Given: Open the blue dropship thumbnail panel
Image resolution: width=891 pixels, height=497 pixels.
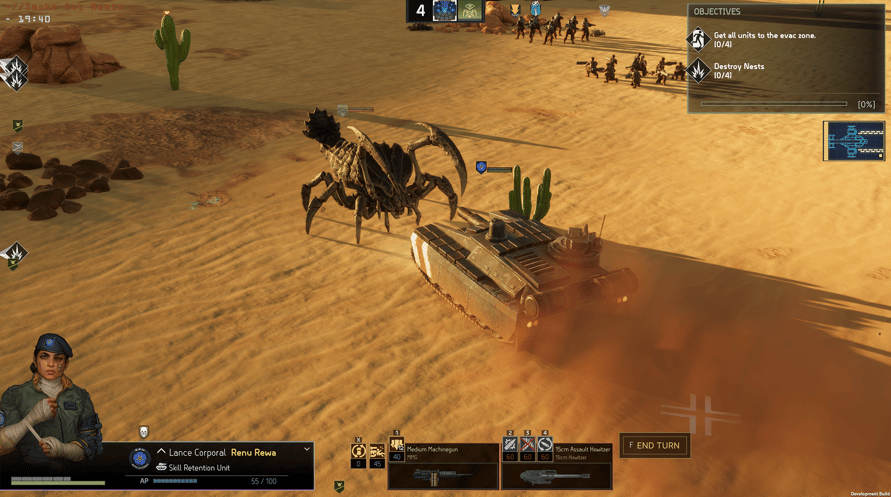Looking at the screenshot, I should (854, 141).
